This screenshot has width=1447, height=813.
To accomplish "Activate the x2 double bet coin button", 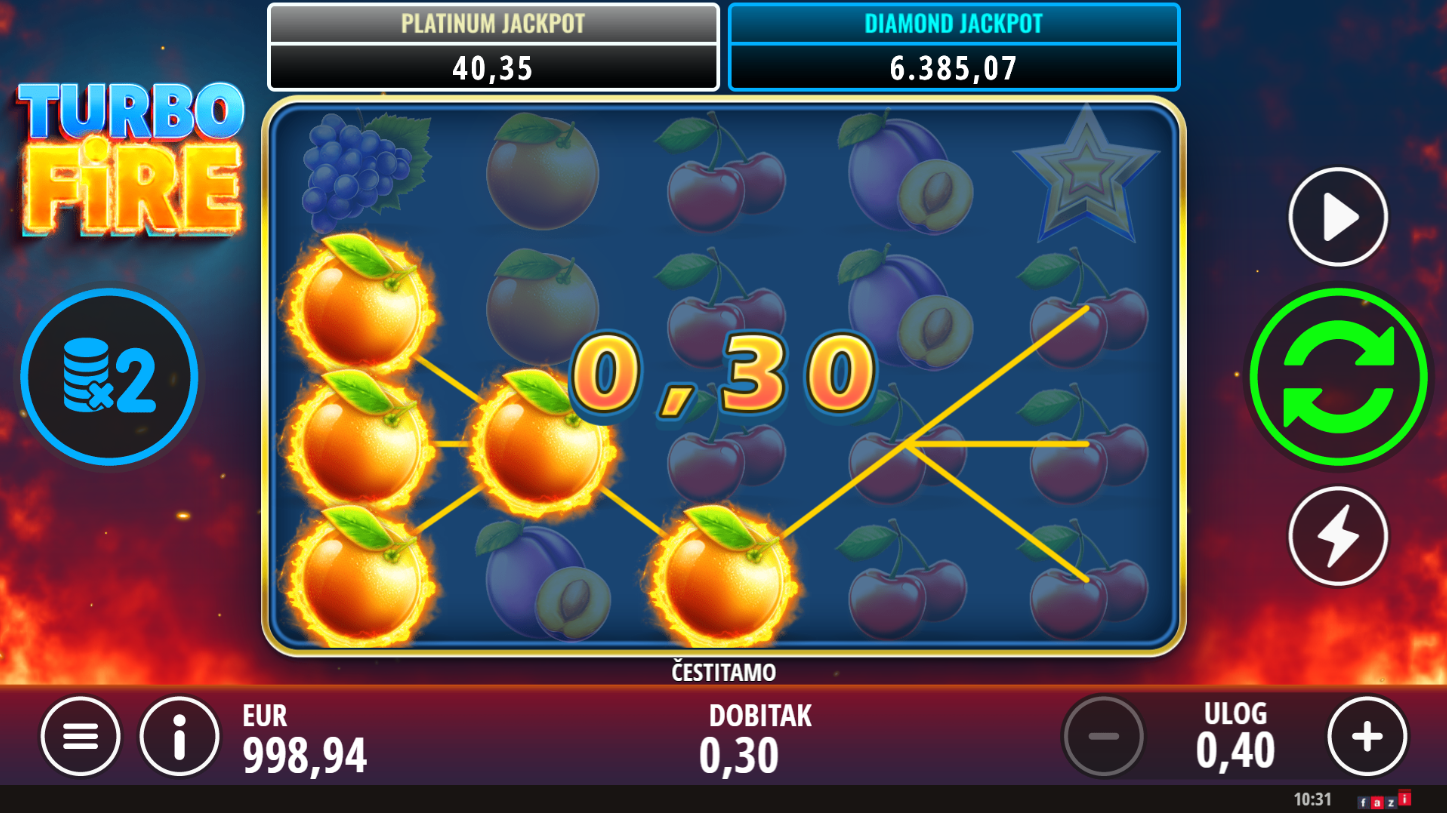I will point(109,377).
